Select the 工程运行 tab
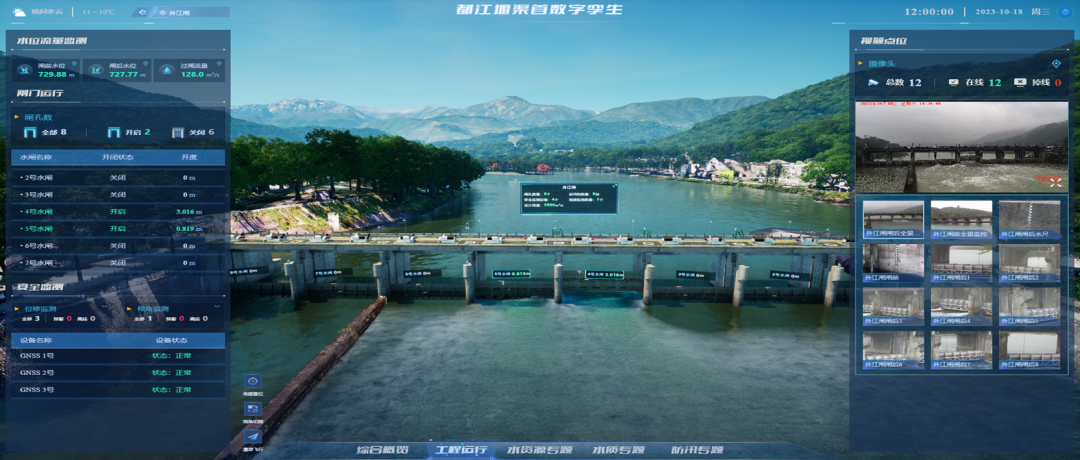Screen dimensions: 1080x460 pos(461,450)
